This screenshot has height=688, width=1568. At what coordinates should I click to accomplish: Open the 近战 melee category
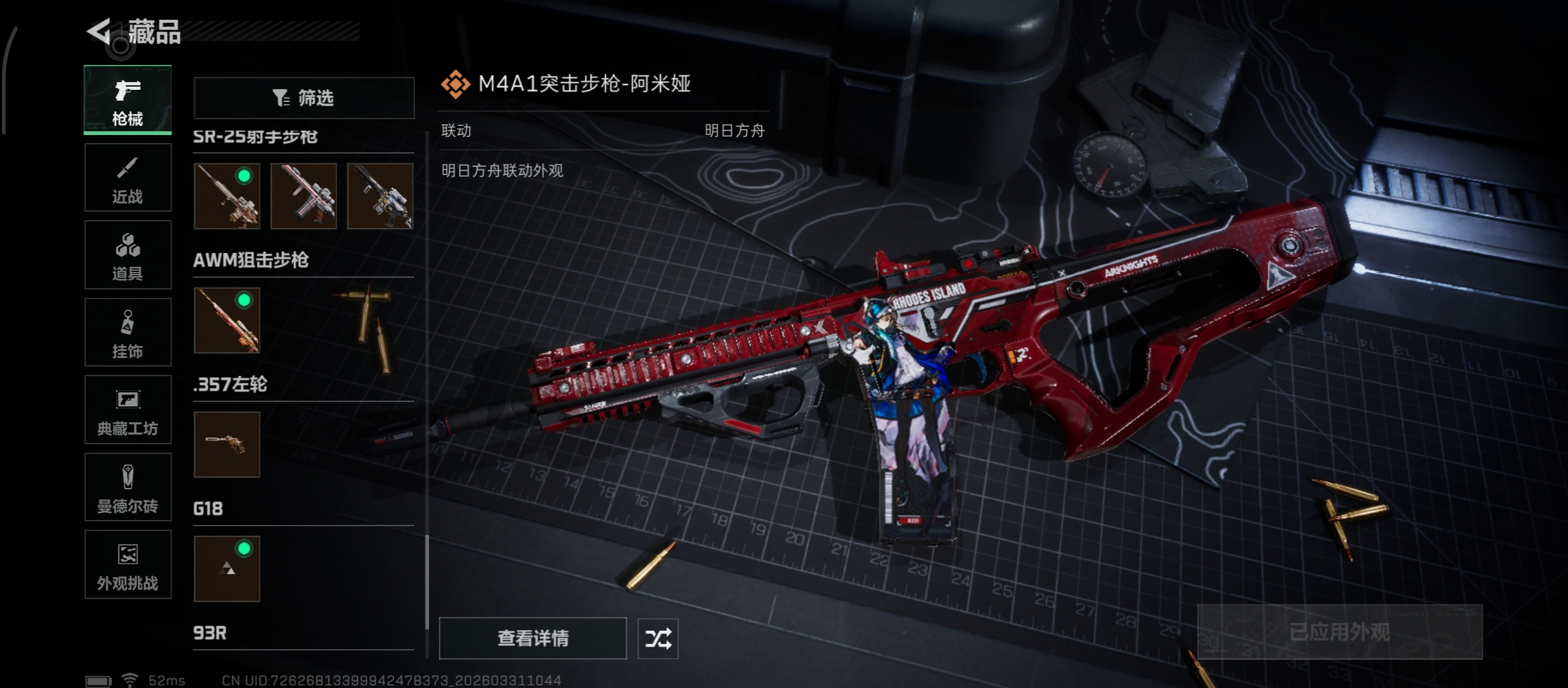click(127, 178)
